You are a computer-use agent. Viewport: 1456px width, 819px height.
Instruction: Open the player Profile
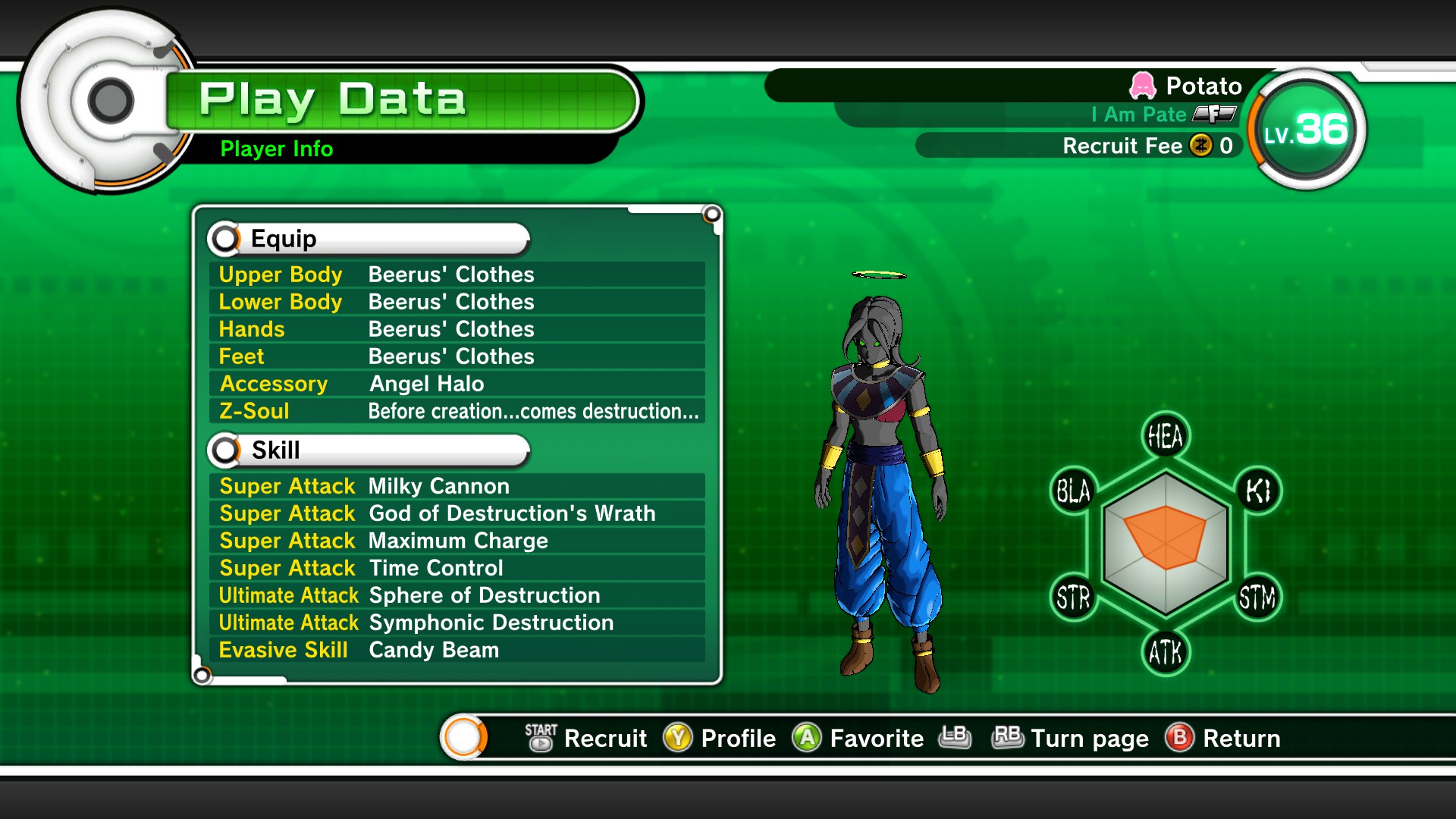(720, 738)
